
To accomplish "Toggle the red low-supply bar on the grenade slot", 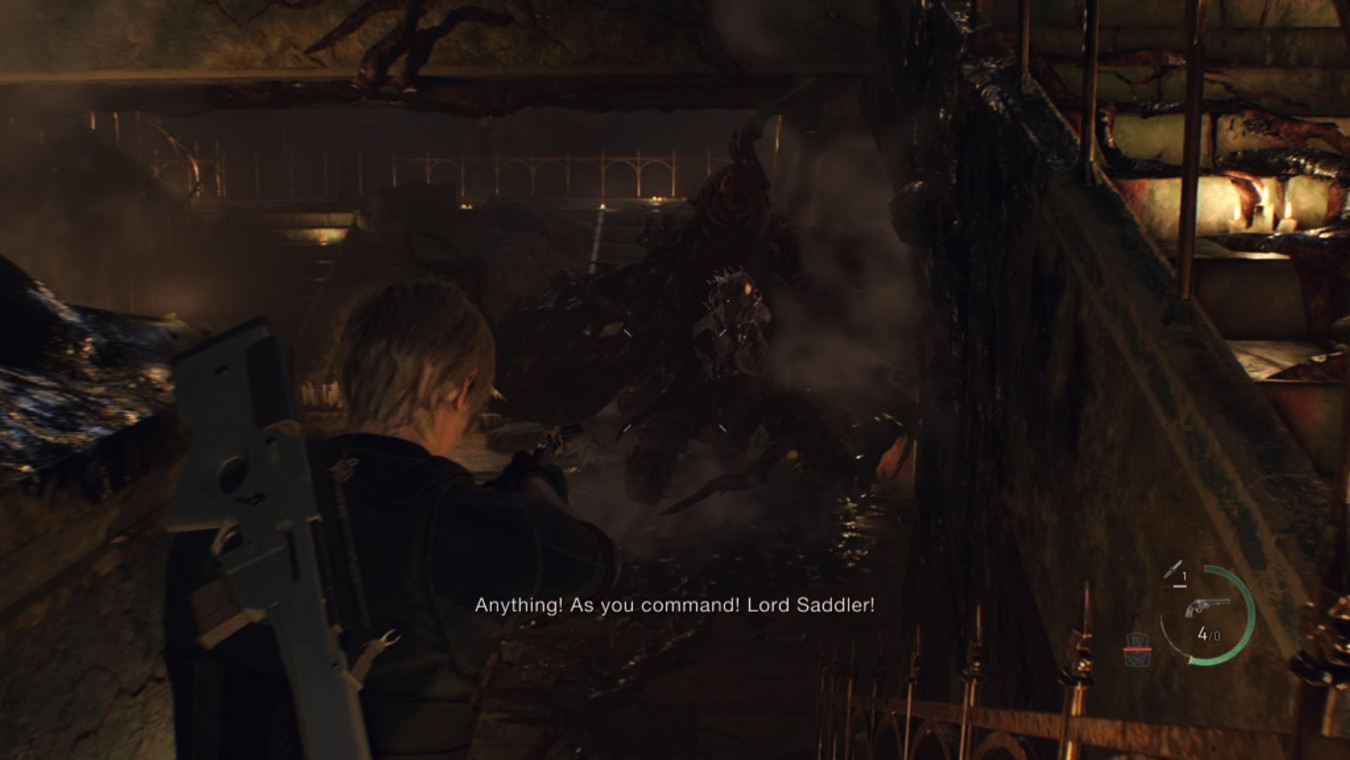I will [x=1137, y=649].
